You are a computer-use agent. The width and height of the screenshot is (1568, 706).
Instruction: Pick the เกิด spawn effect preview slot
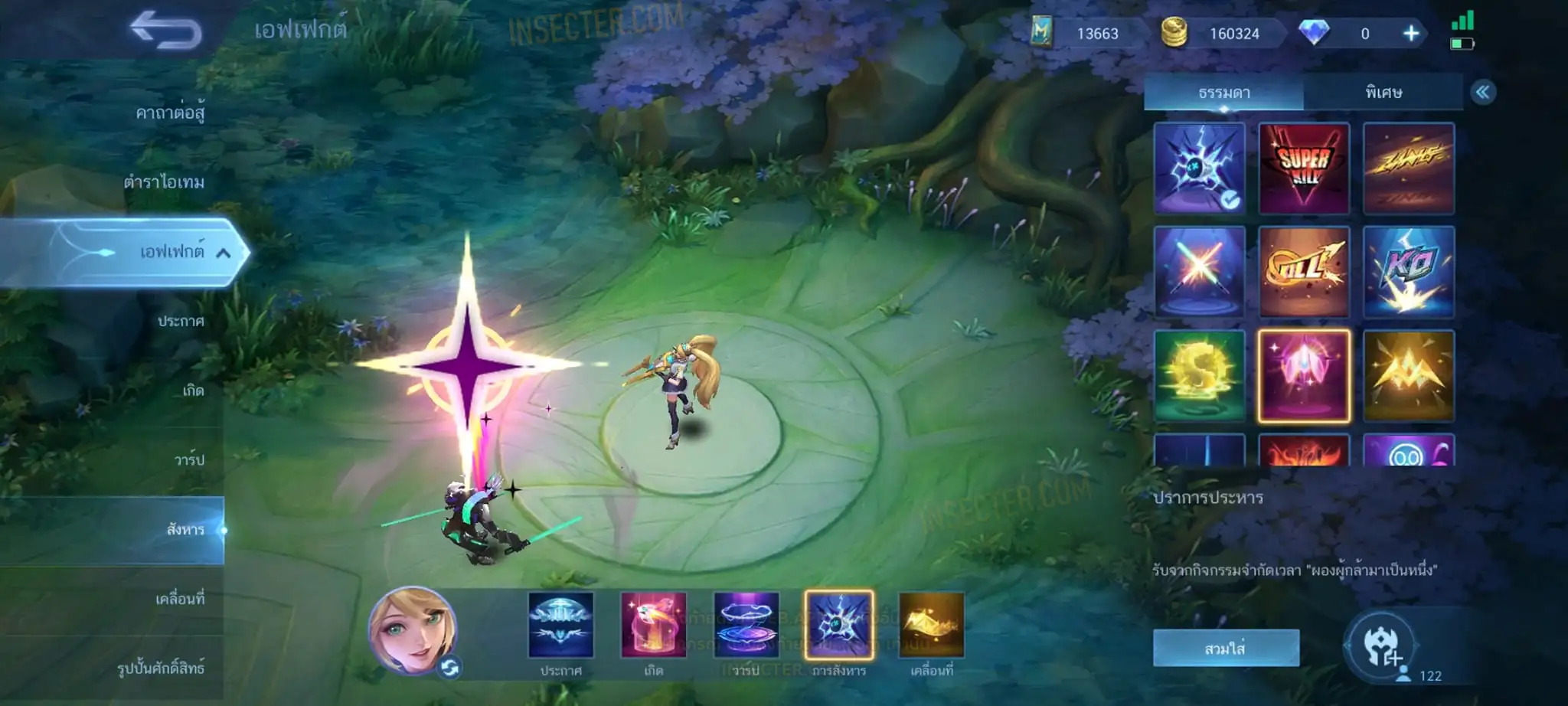tap(653, 625)
